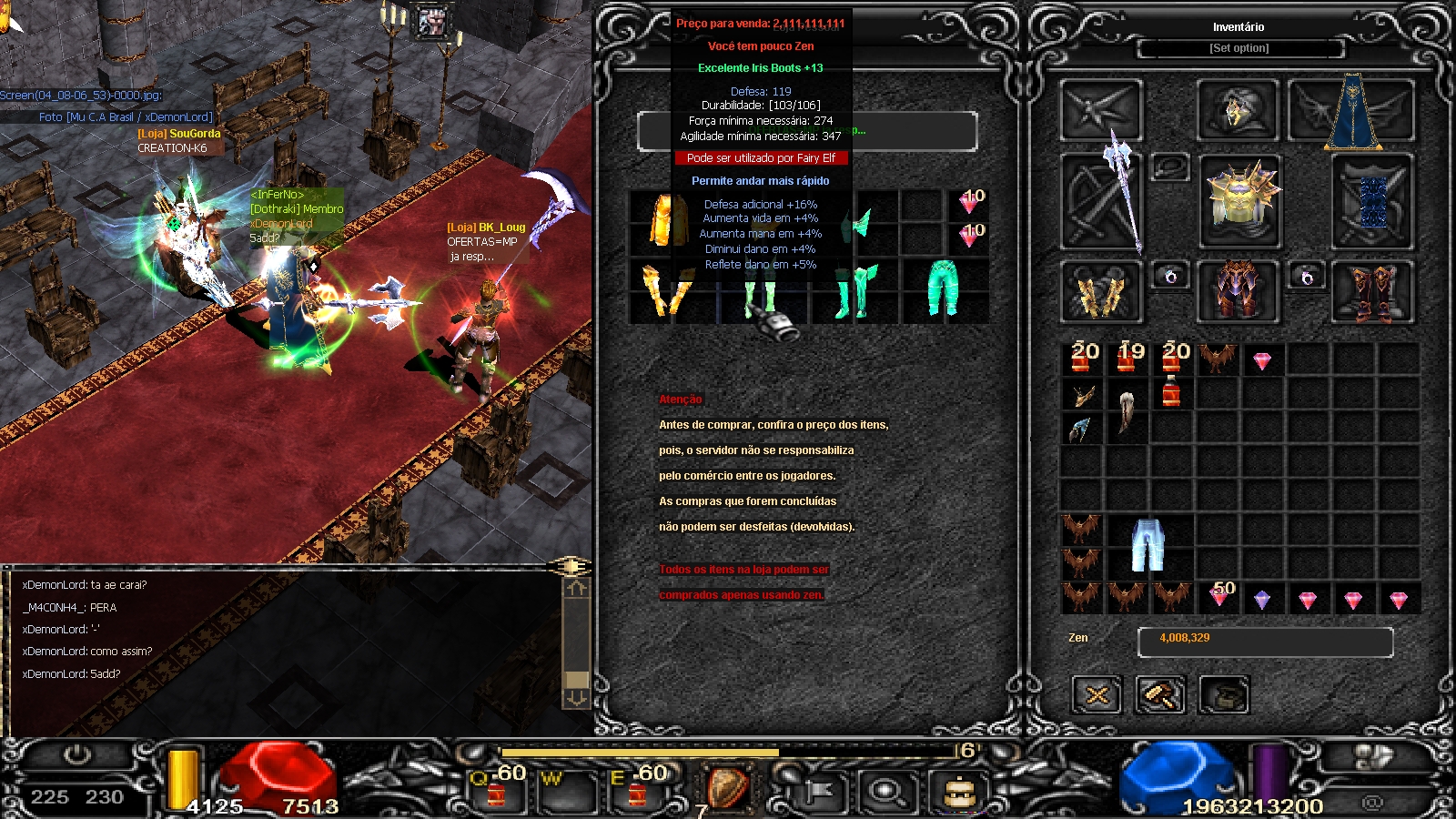
Task: Click the flag icon on the bottom bar
Action: (818, 794)
